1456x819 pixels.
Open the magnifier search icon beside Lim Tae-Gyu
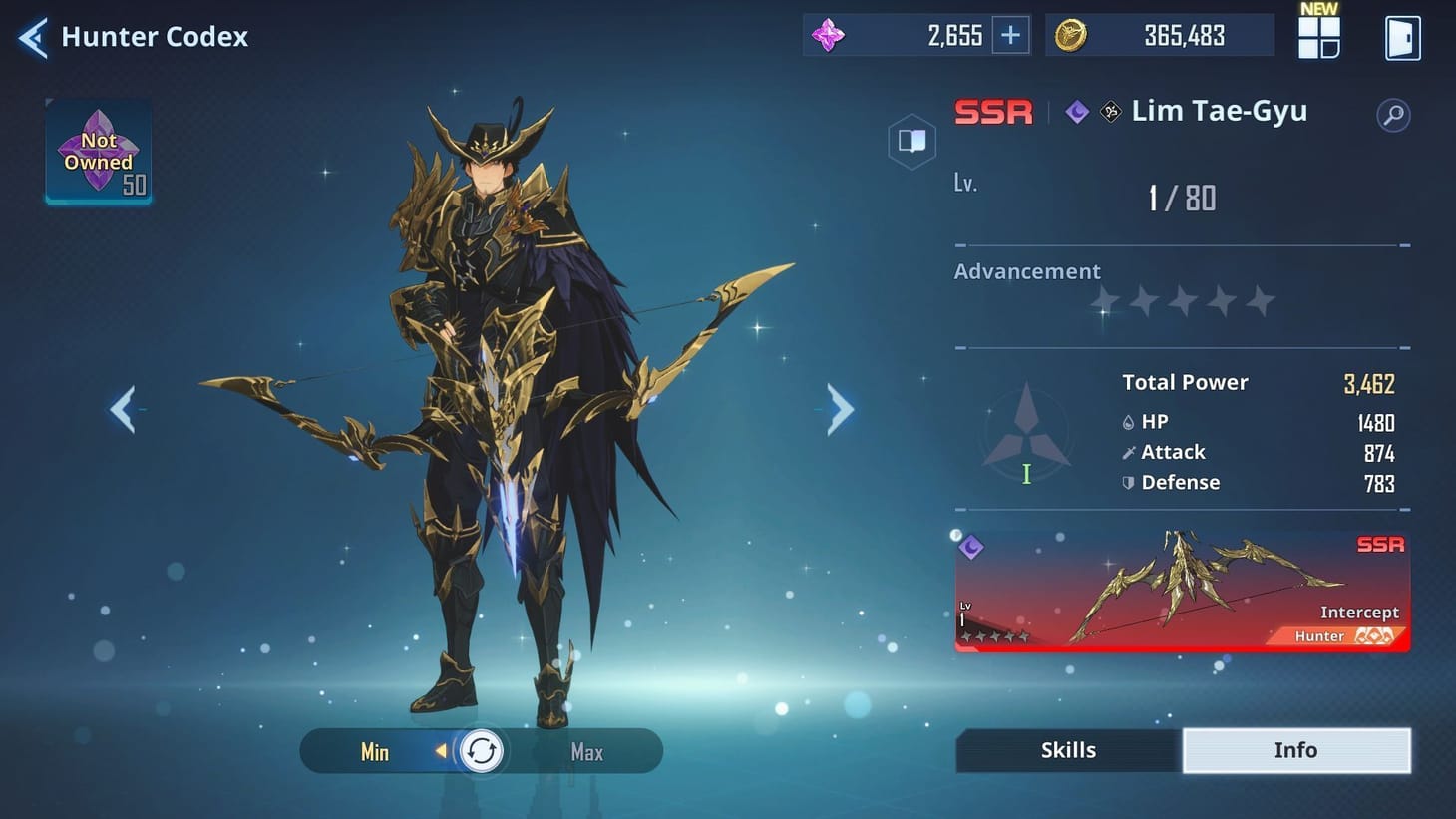tap(1394, 115)
